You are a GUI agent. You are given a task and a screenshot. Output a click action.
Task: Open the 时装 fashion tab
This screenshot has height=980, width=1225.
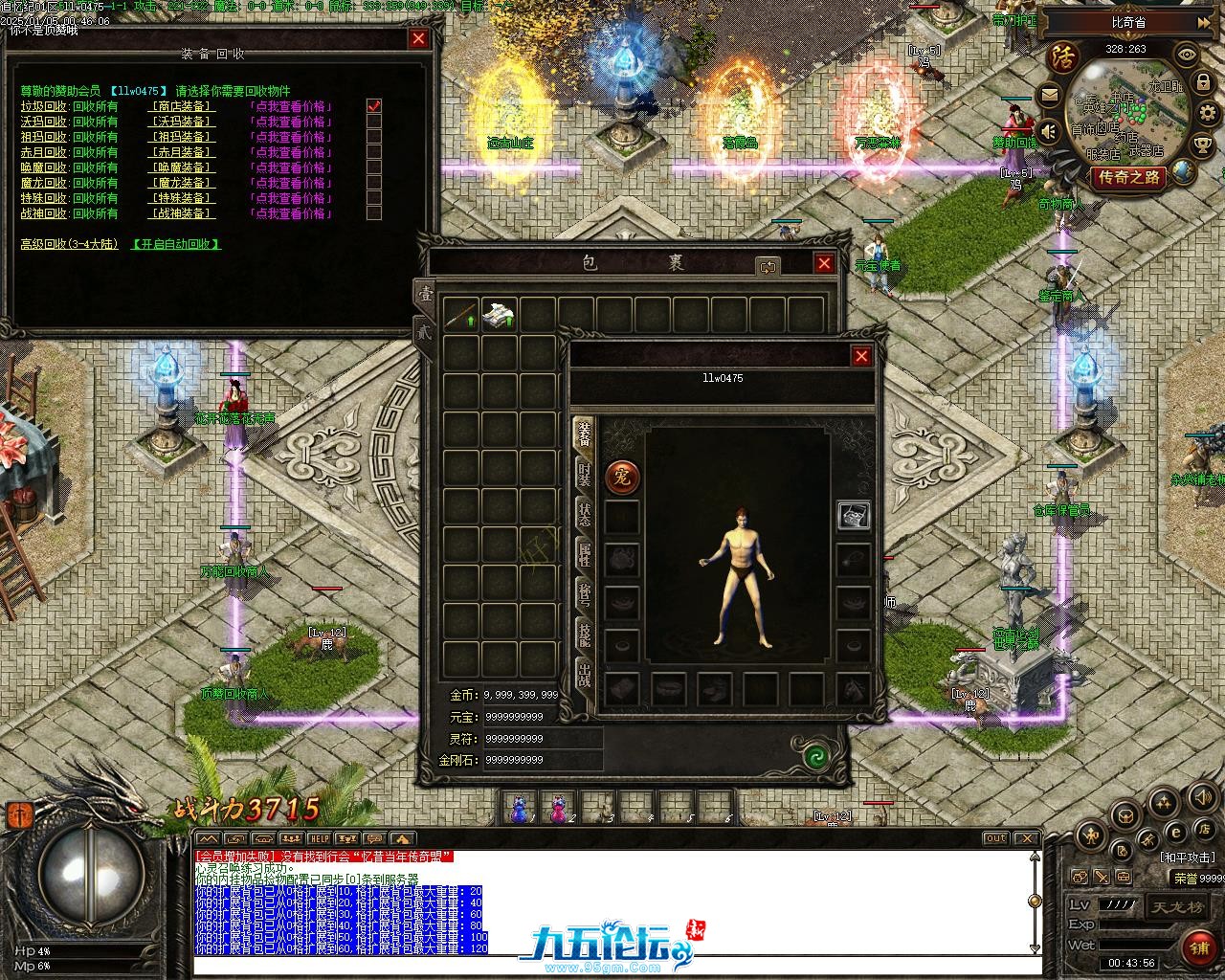tap(583, 475)
